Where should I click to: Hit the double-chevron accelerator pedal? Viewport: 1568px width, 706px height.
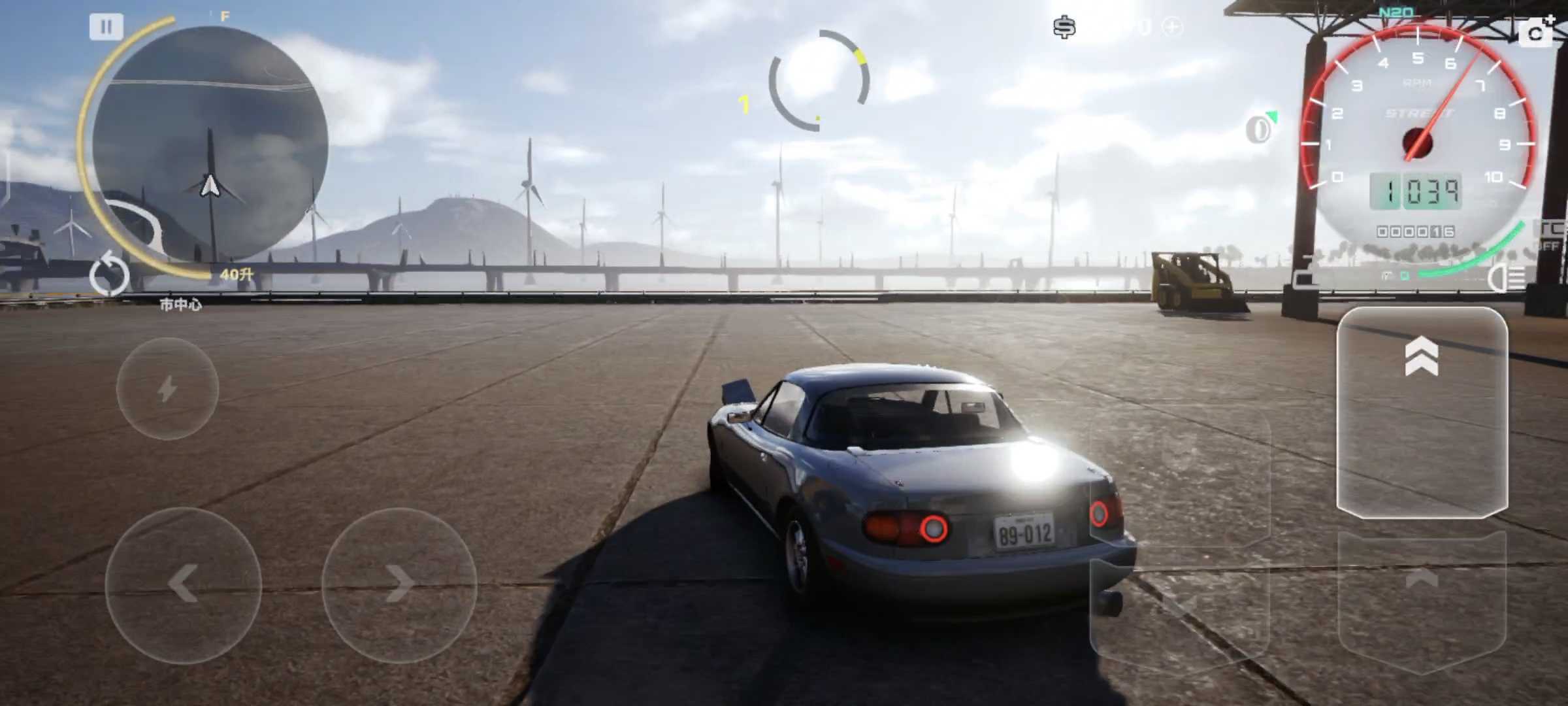pyautogui.click(x=1422, y=412)
